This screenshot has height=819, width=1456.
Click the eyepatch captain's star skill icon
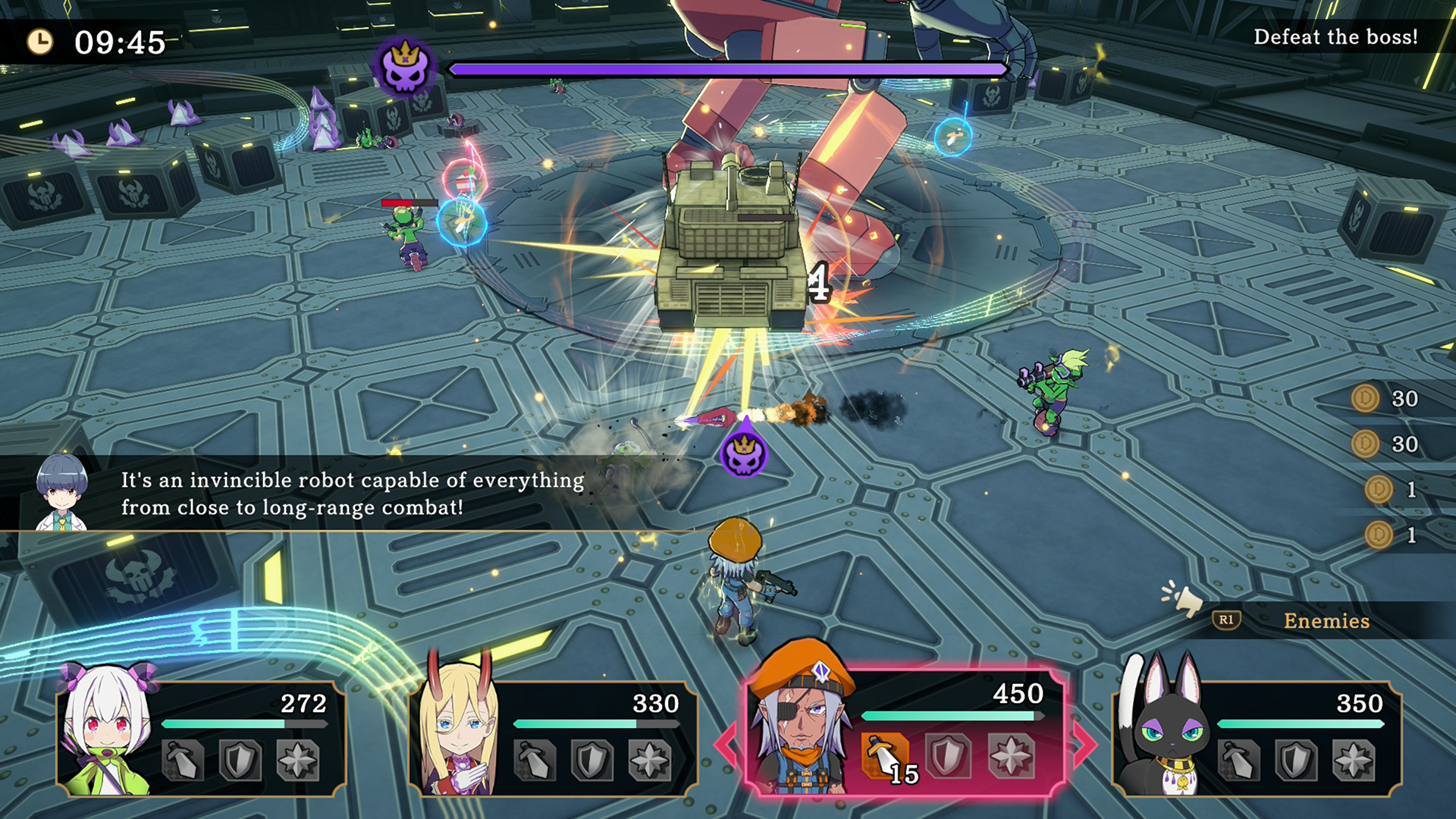[1011, 757]
